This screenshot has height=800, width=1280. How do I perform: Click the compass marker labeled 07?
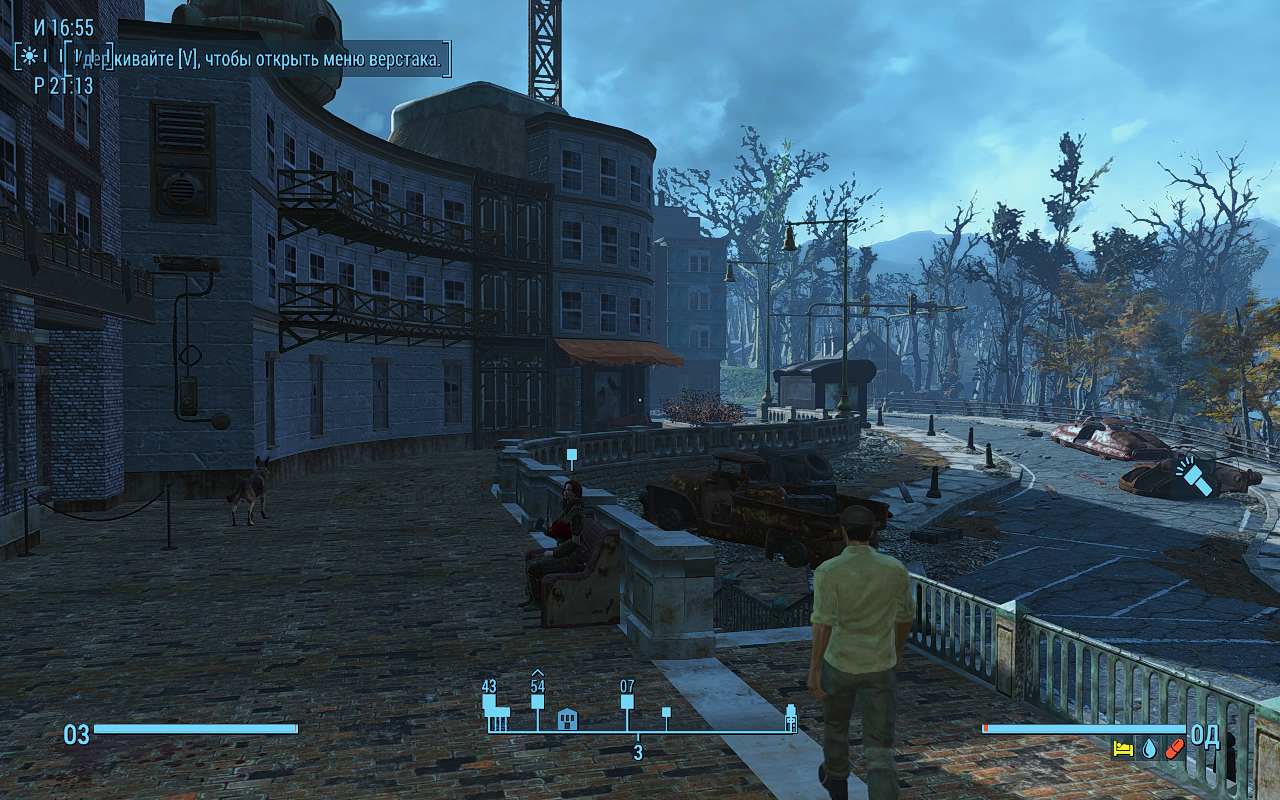627,701
